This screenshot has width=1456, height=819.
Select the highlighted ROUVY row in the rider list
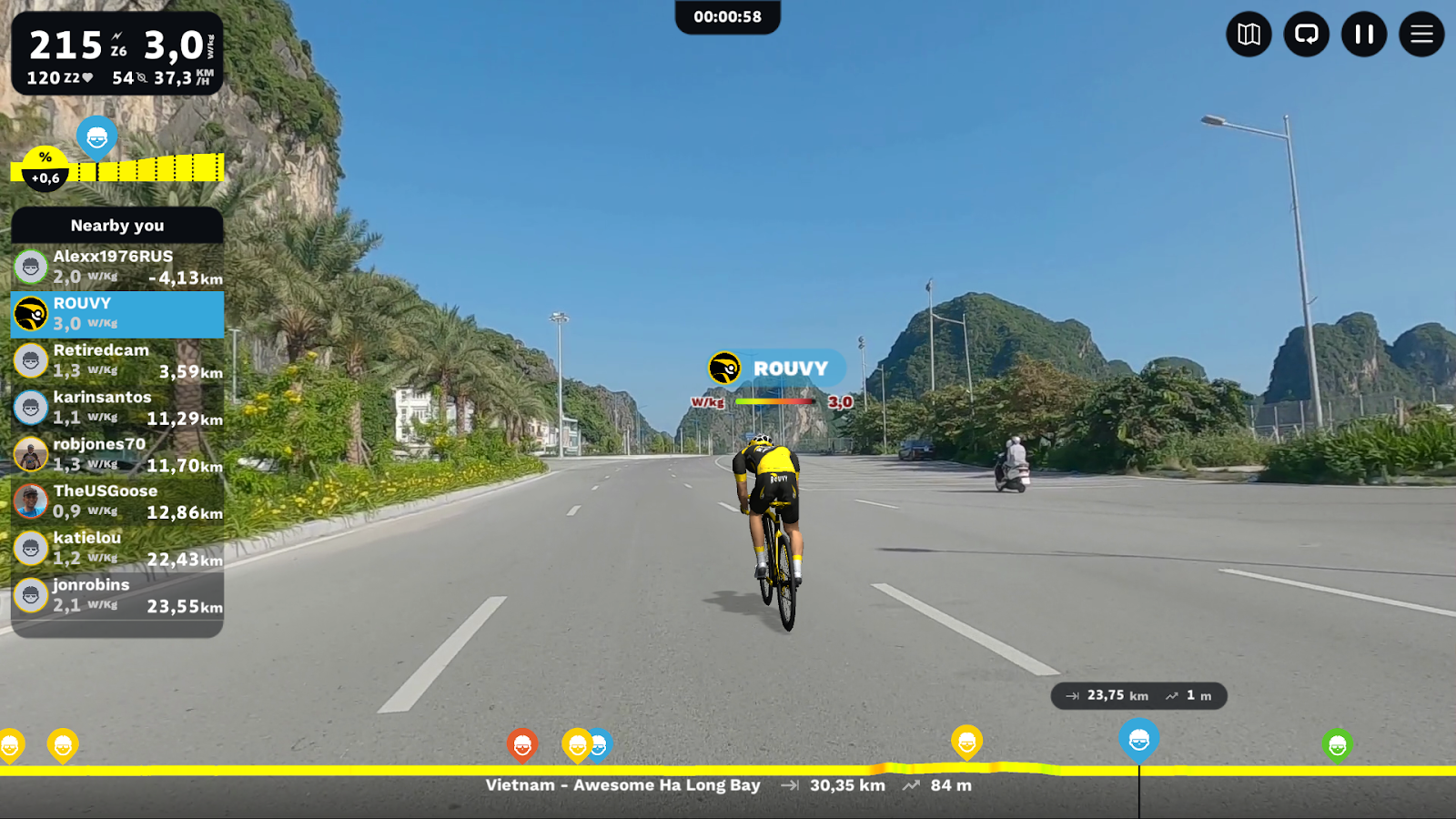coord(116,313)
